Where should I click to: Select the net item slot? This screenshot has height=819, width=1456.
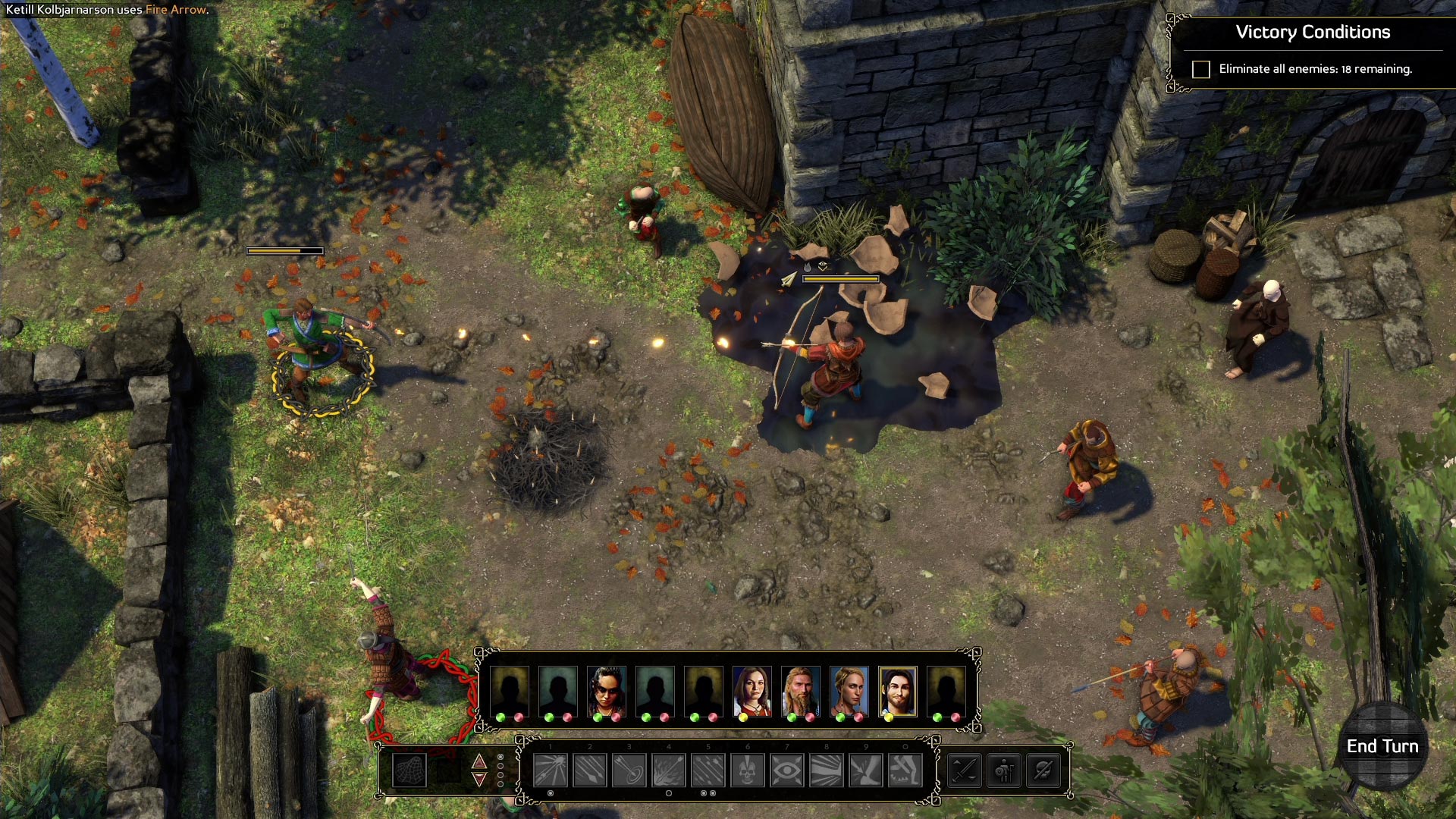point(409,770)
